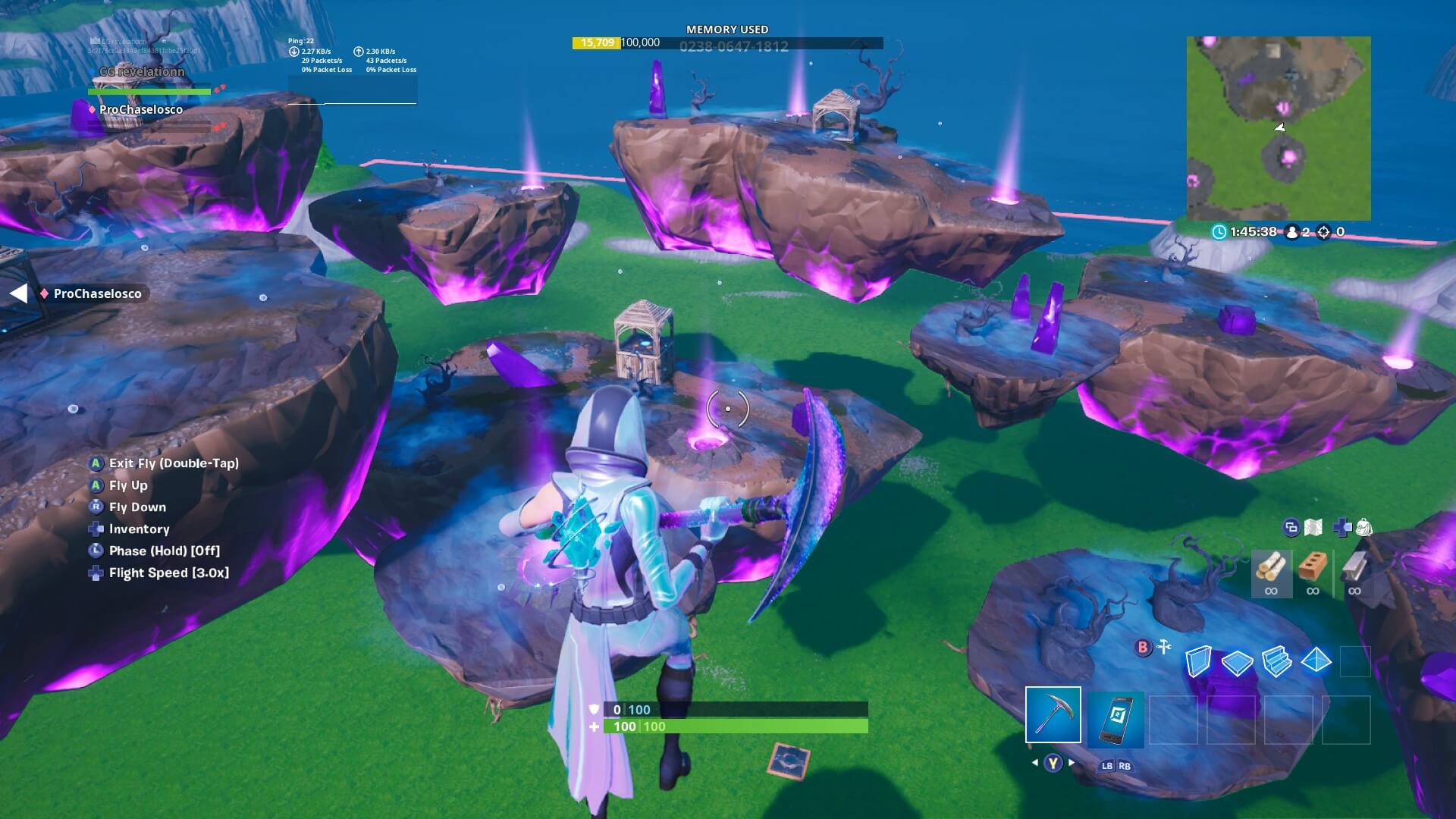Select the pickaxe in the hotbar
Viewport: 1456px width, 819px height.
(1053, 713)
